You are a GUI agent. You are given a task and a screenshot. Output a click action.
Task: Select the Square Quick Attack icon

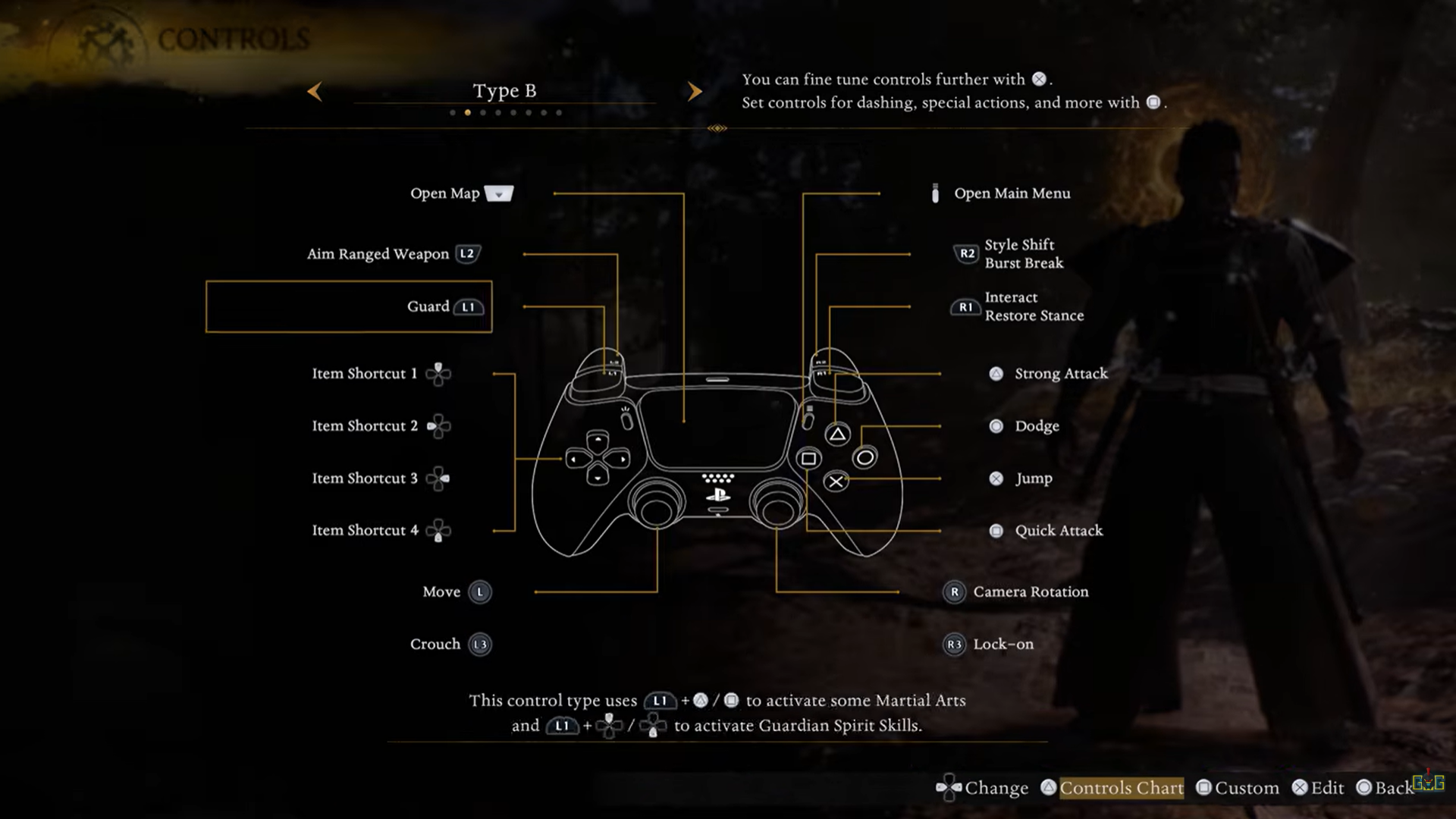(x=996, y=531)
